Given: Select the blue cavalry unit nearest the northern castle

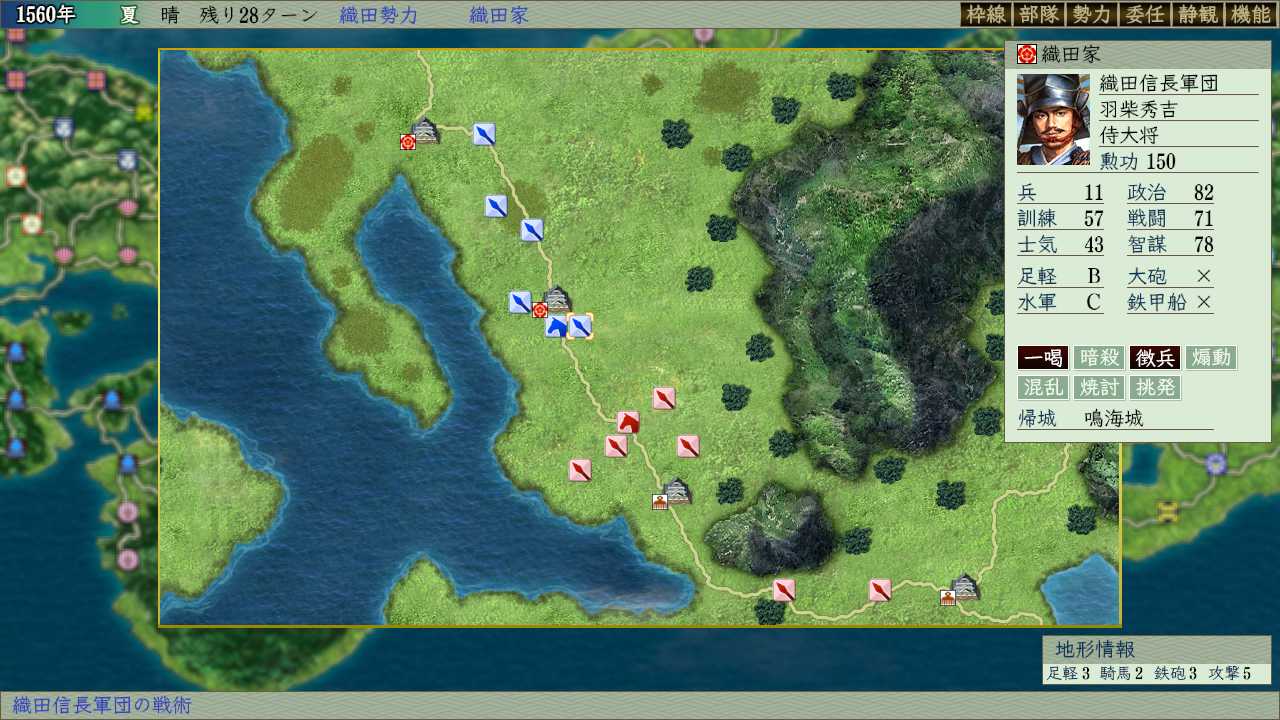Looking at the screenshot, I should (x=483, y=133).
